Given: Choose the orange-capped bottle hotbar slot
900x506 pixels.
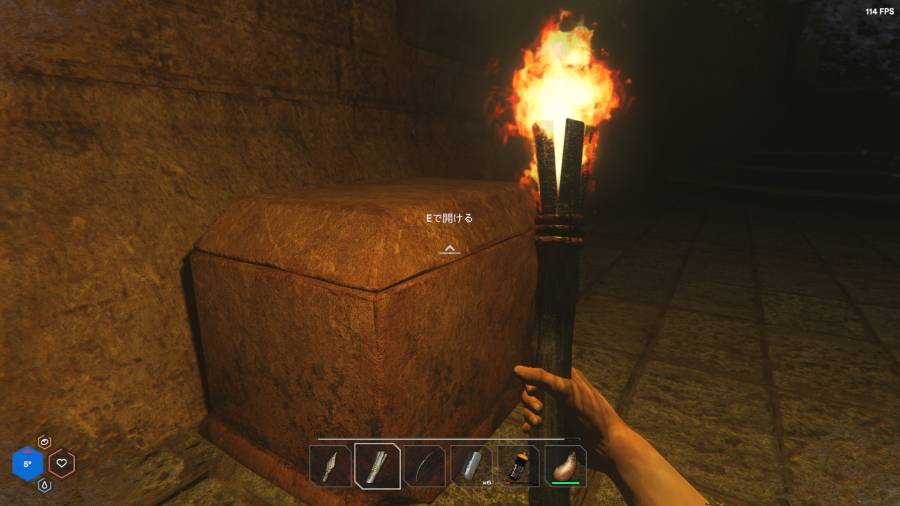Looking at the screenshot, I should coord(518,466).
